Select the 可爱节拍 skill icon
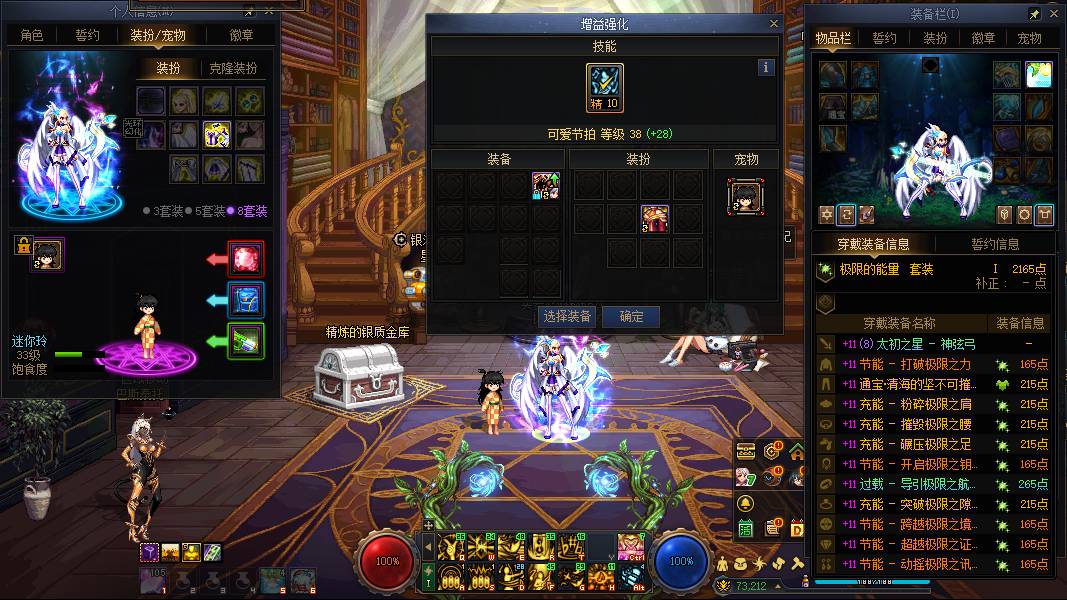The image size is (1067, 600). pos(605,88)
